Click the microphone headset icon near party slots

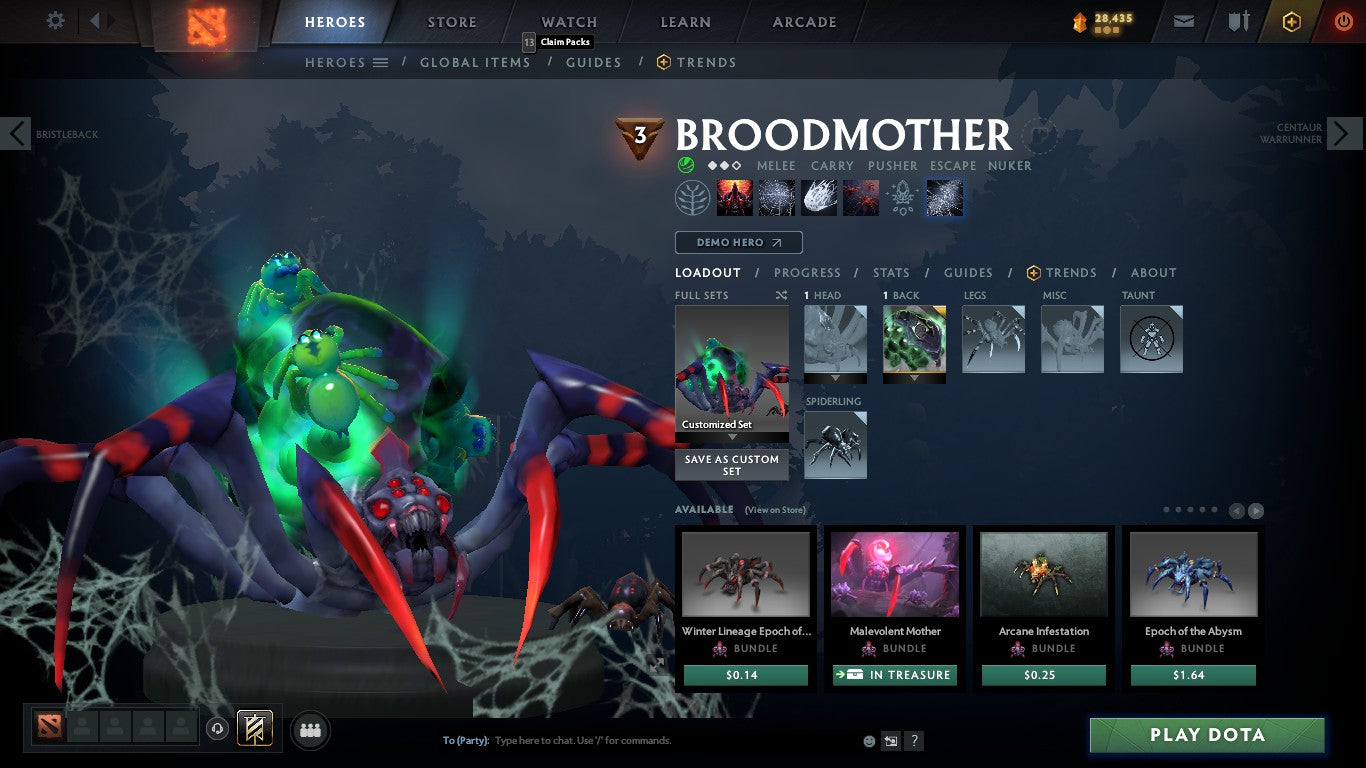218,730
